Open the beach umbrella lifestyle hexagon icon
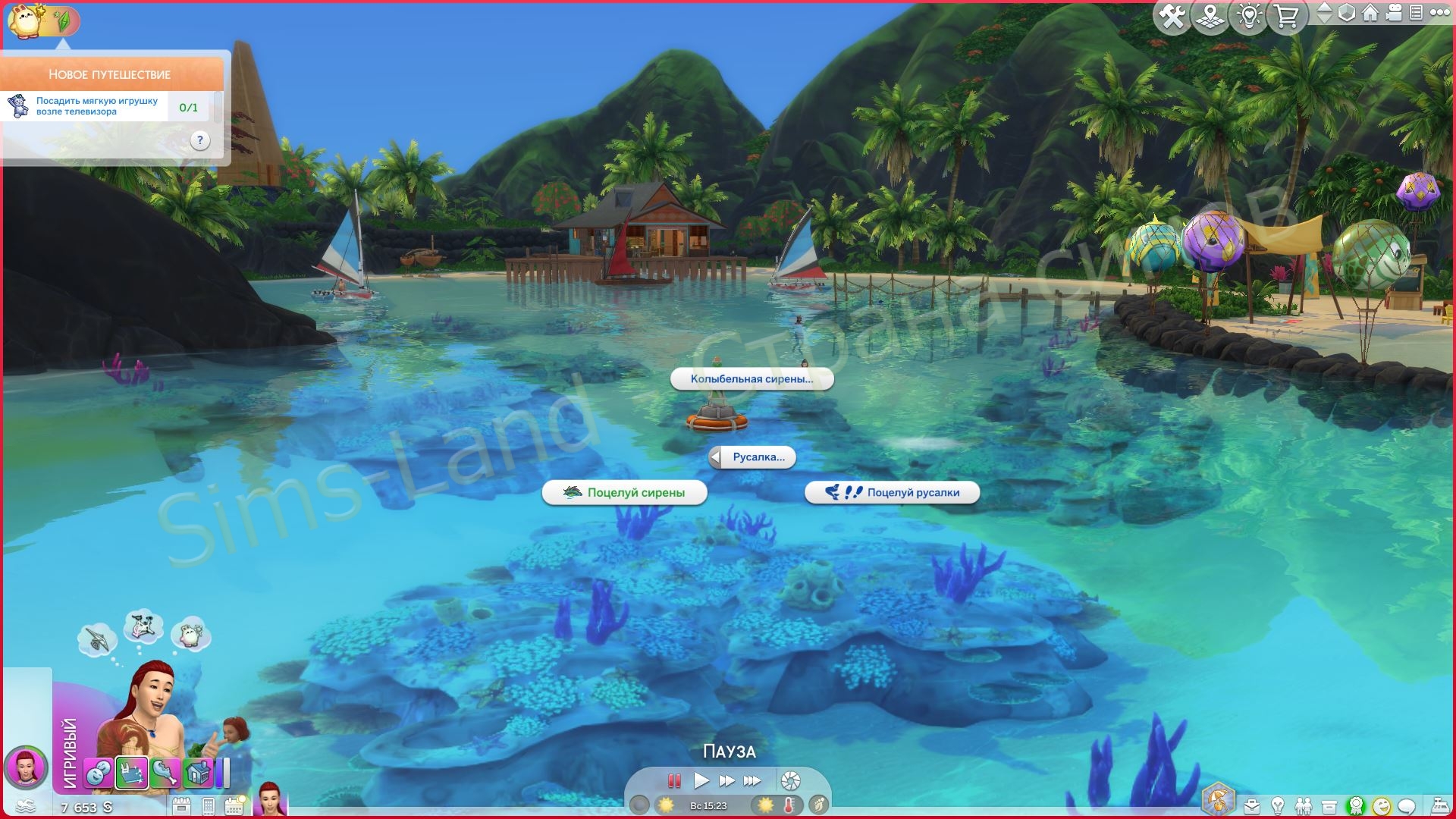 [x=1219, y=800]
